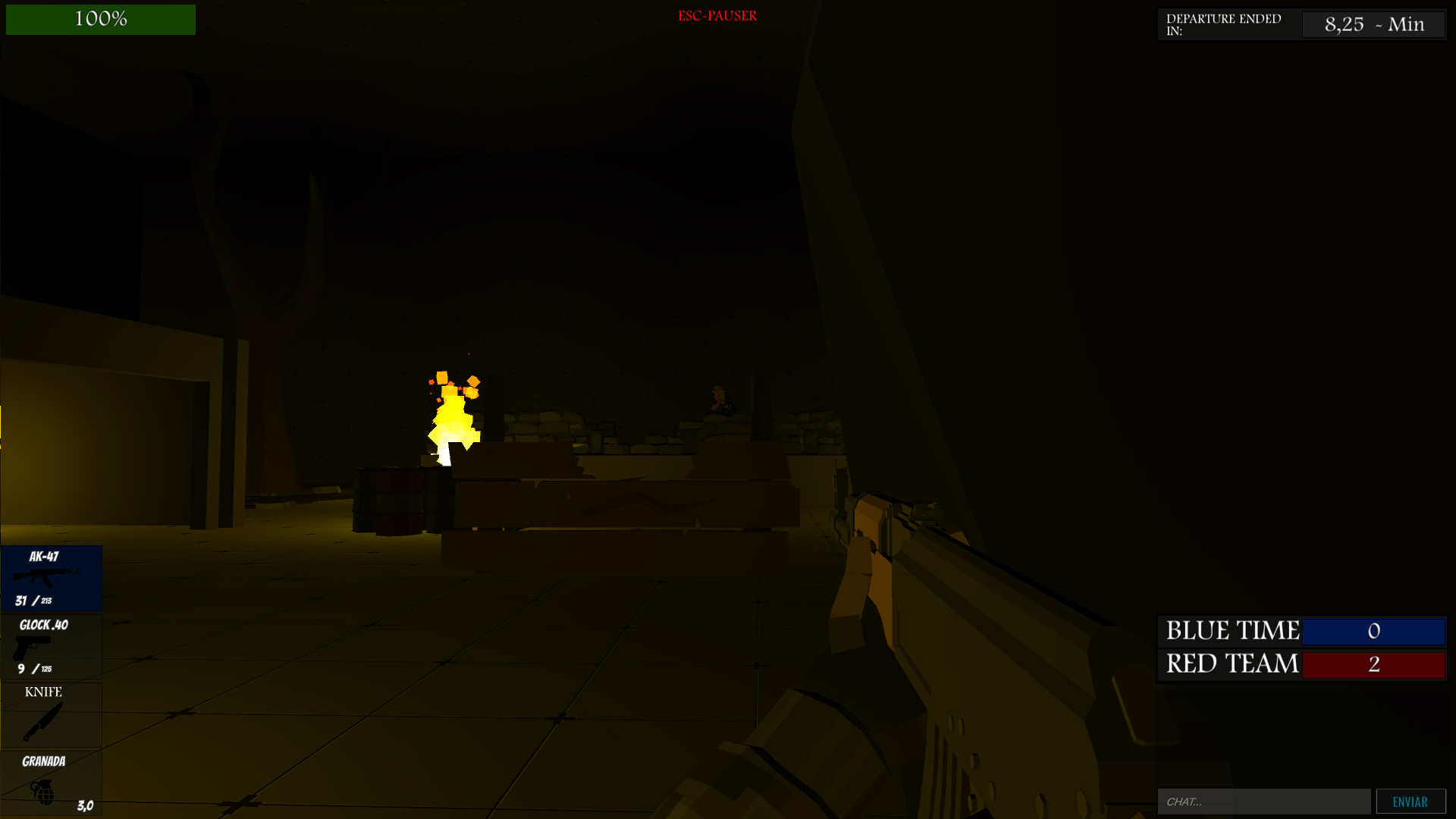The height and width of the screenshot is (819, 1456).
Task: Click the AK-47 ammo counter showing 31/213
Action: click(x=34, y=601)
